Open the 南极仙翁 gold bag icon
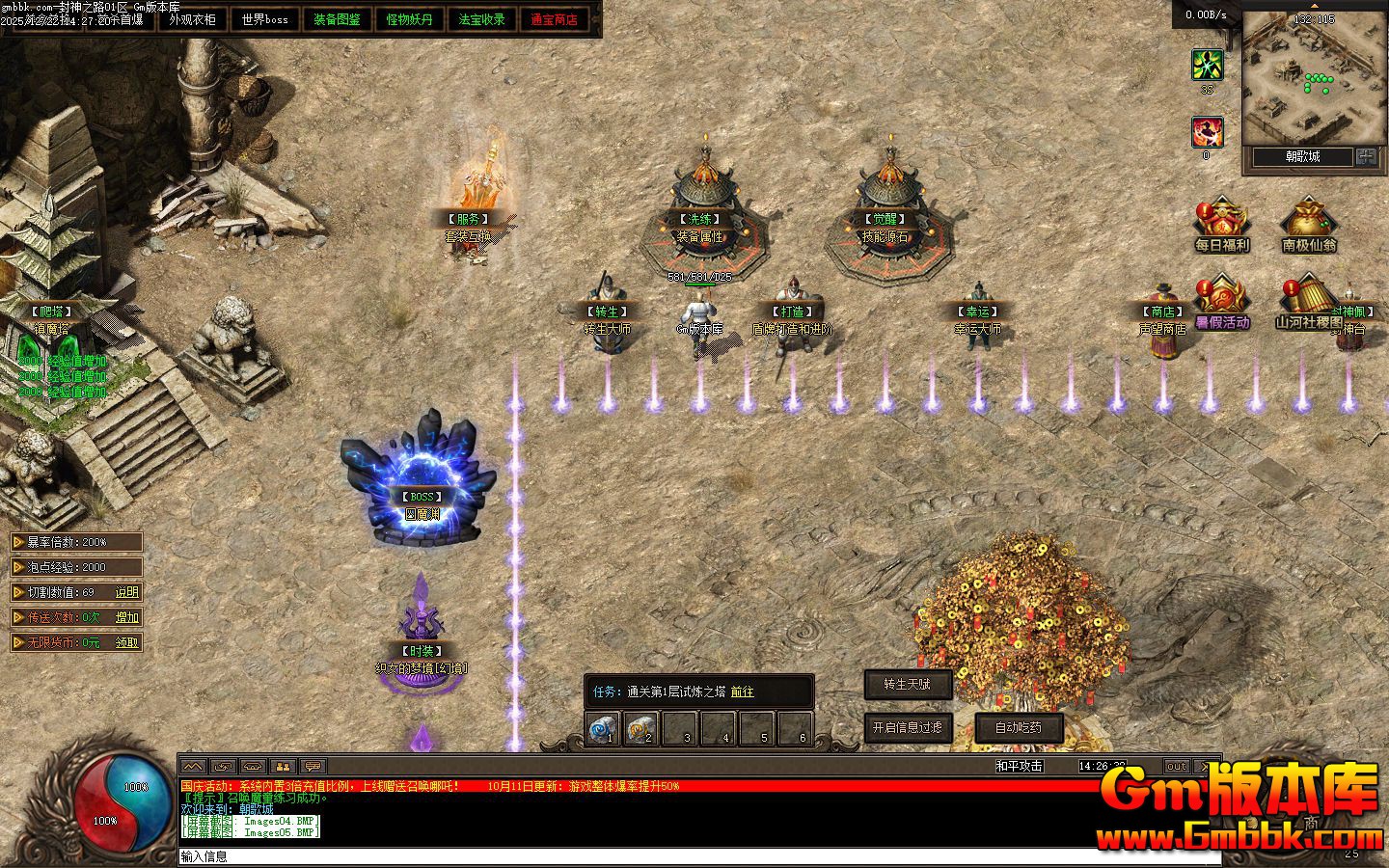 click(x=1309, y=226)
